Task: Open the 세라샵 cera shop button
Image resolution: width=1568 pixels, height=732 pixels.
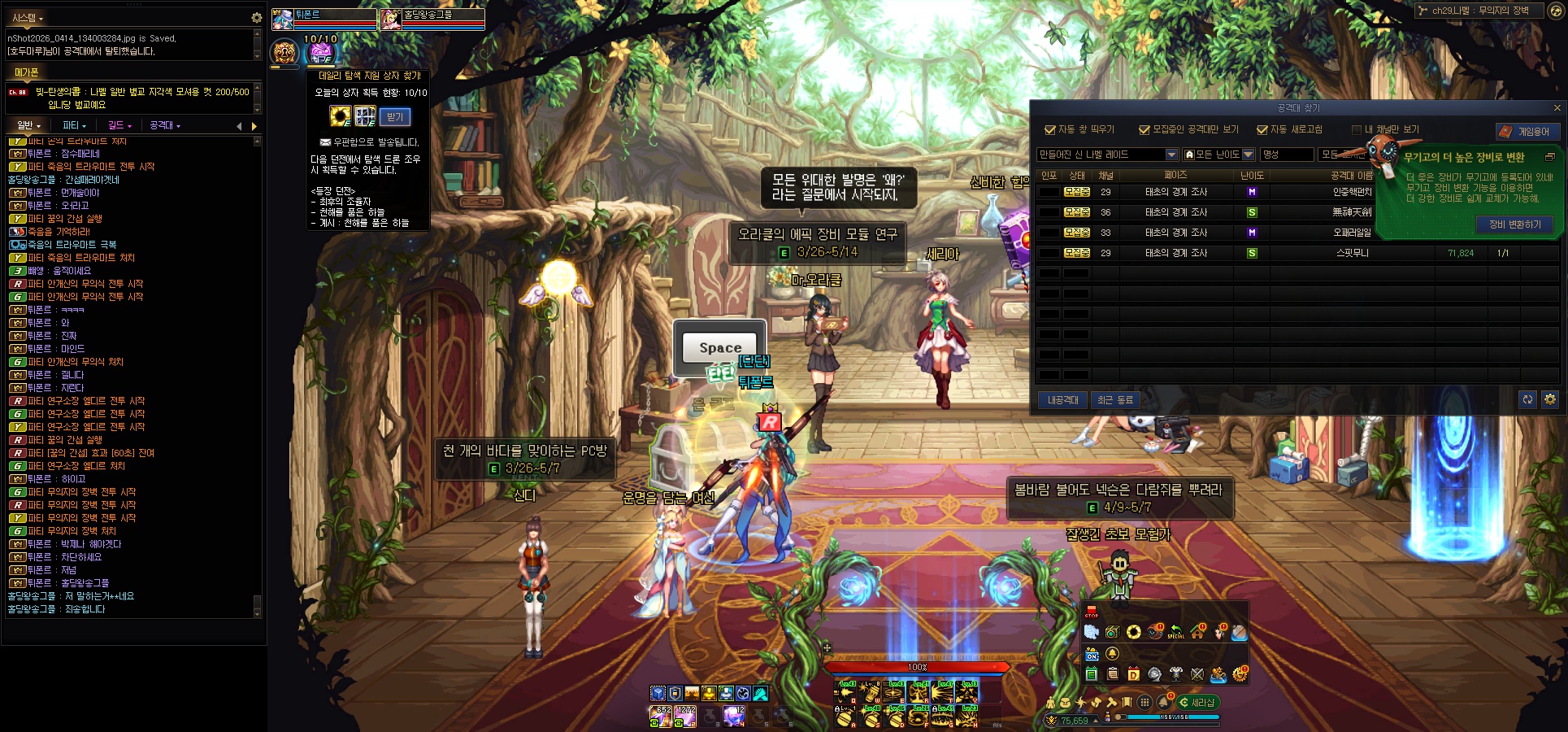Action: 1197,702
